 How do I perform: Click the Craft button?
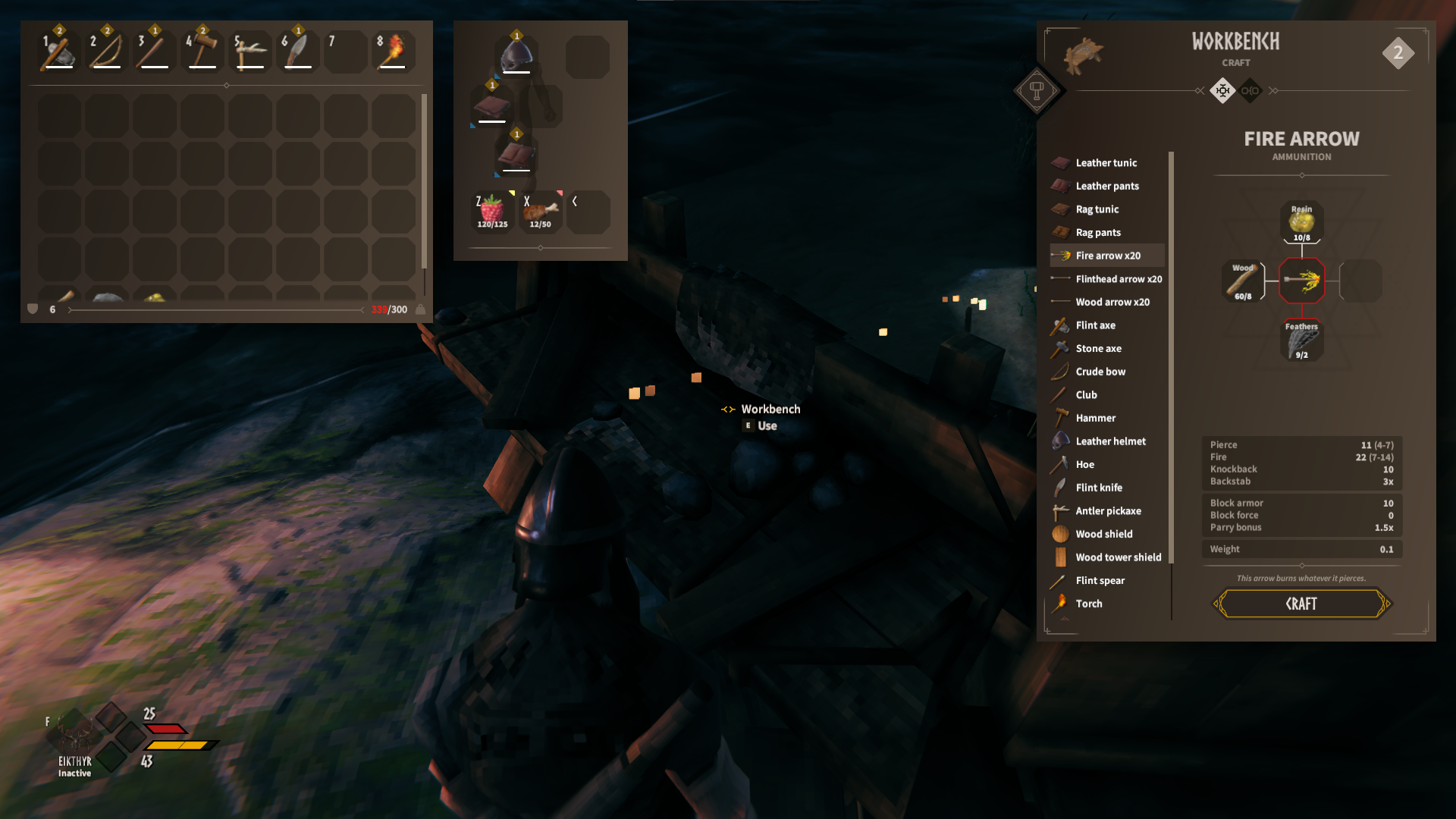(1301, 604)
